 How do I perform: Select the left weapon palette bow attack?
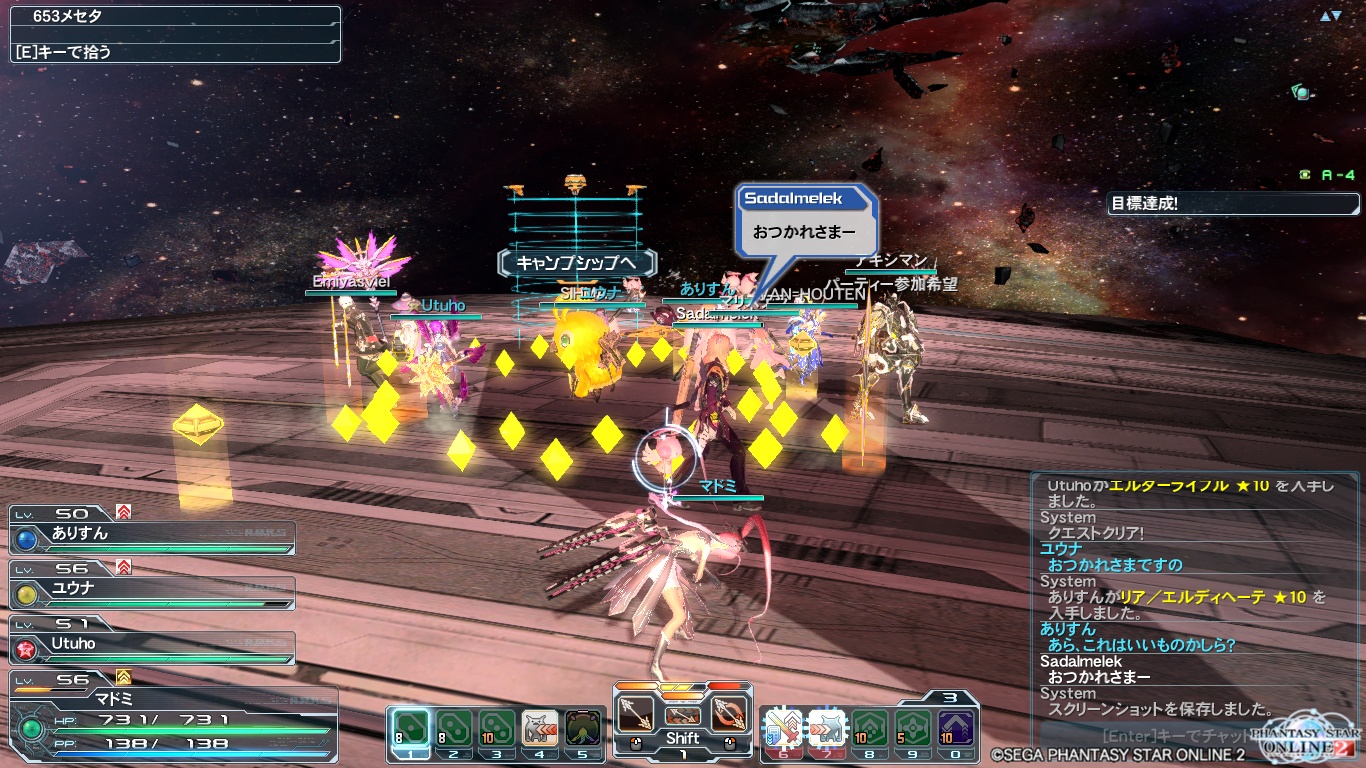636,714
